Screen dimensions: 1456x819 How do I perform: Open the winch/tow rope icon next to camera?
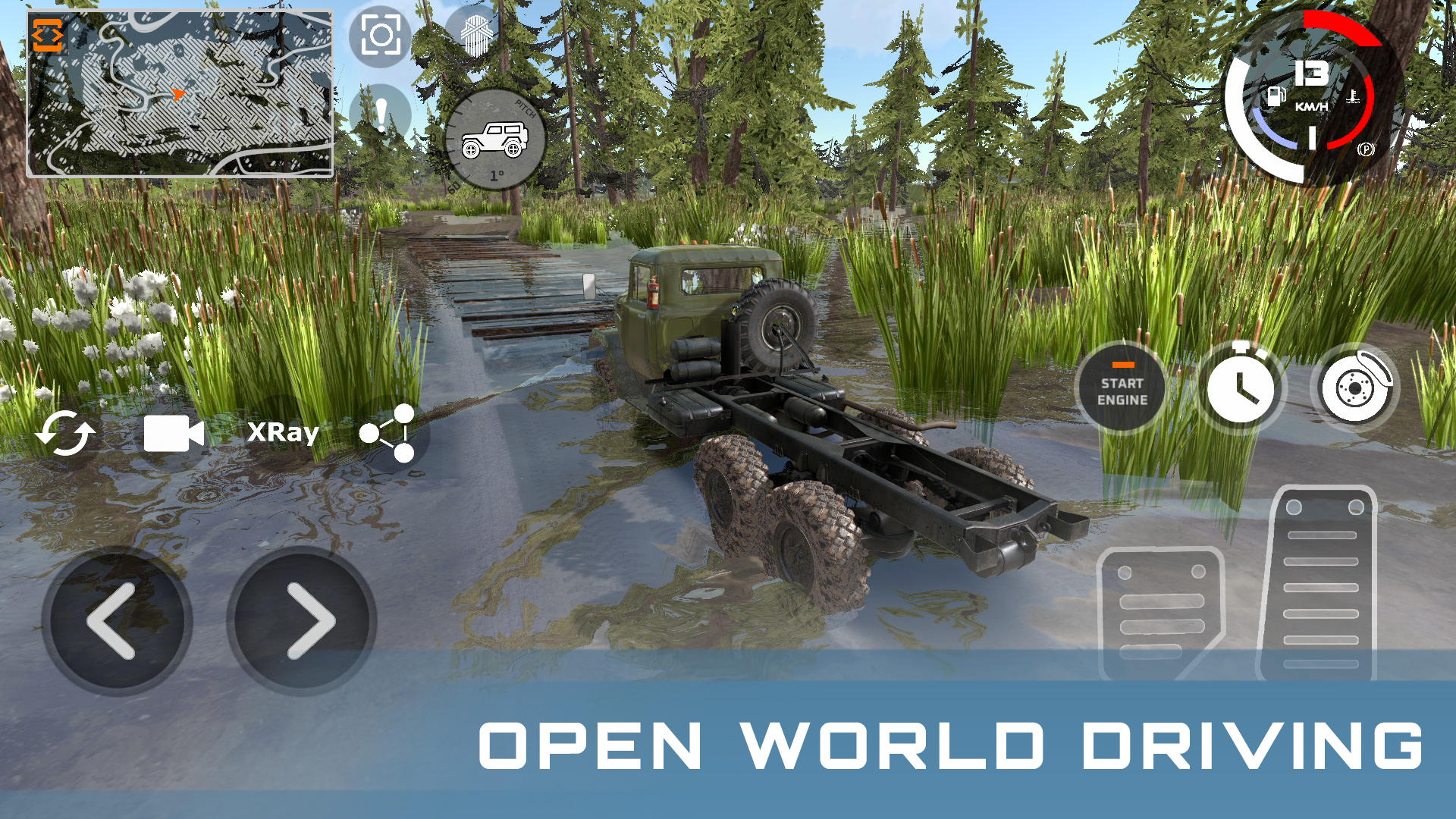tap(475, 33)
